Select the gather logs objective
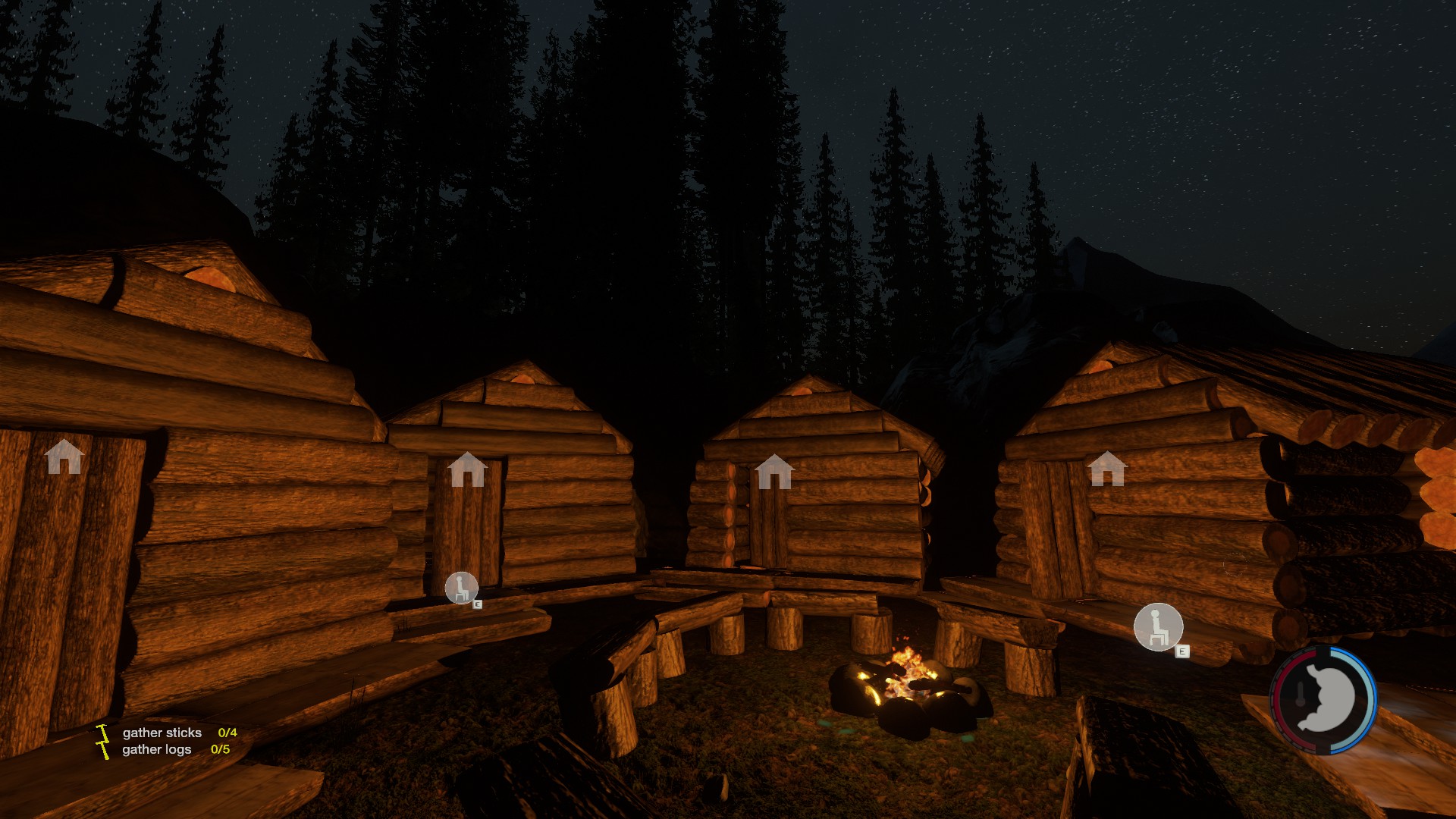 tap(157, 749)
